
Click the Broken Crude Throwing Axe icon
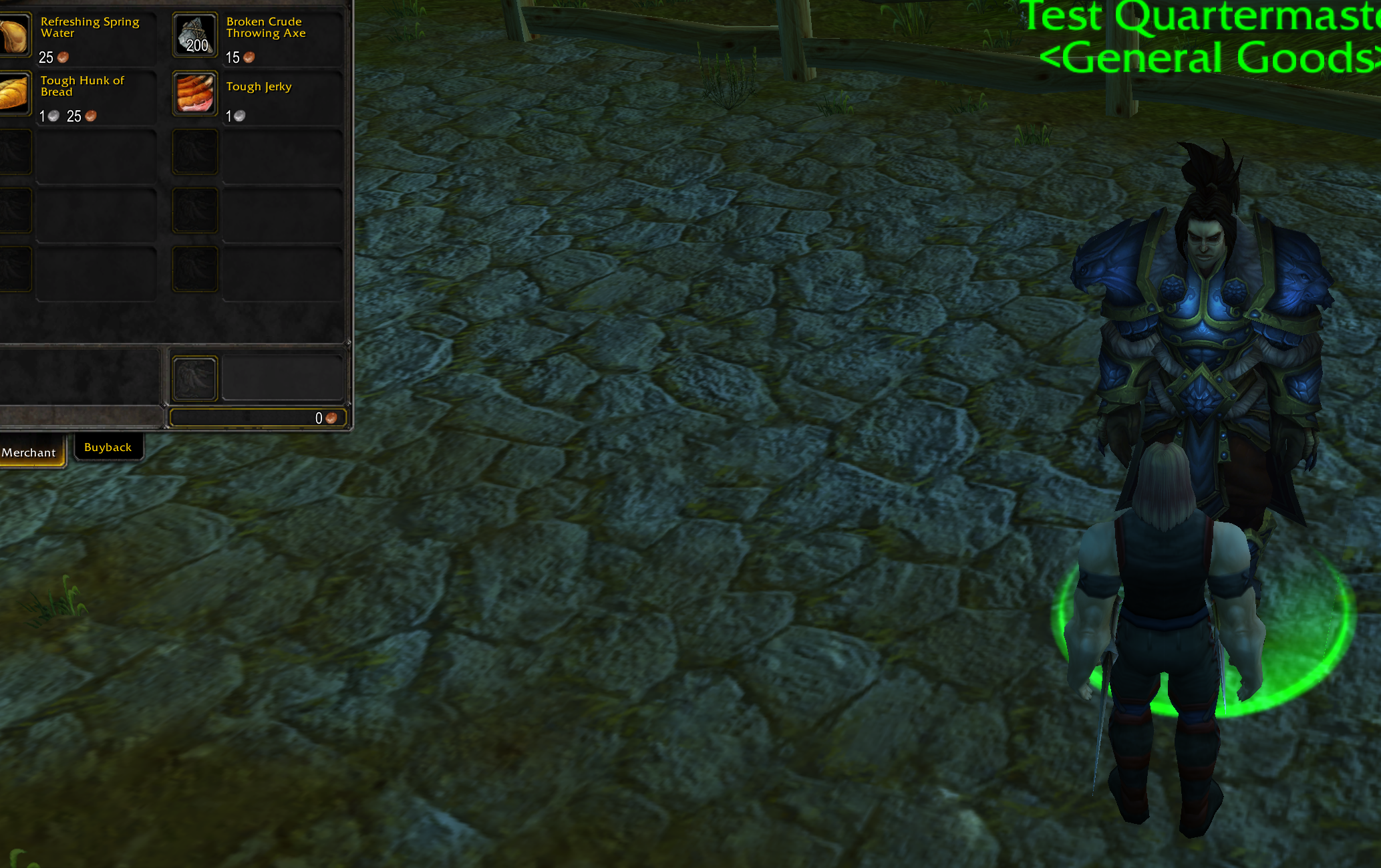[194, 34]
